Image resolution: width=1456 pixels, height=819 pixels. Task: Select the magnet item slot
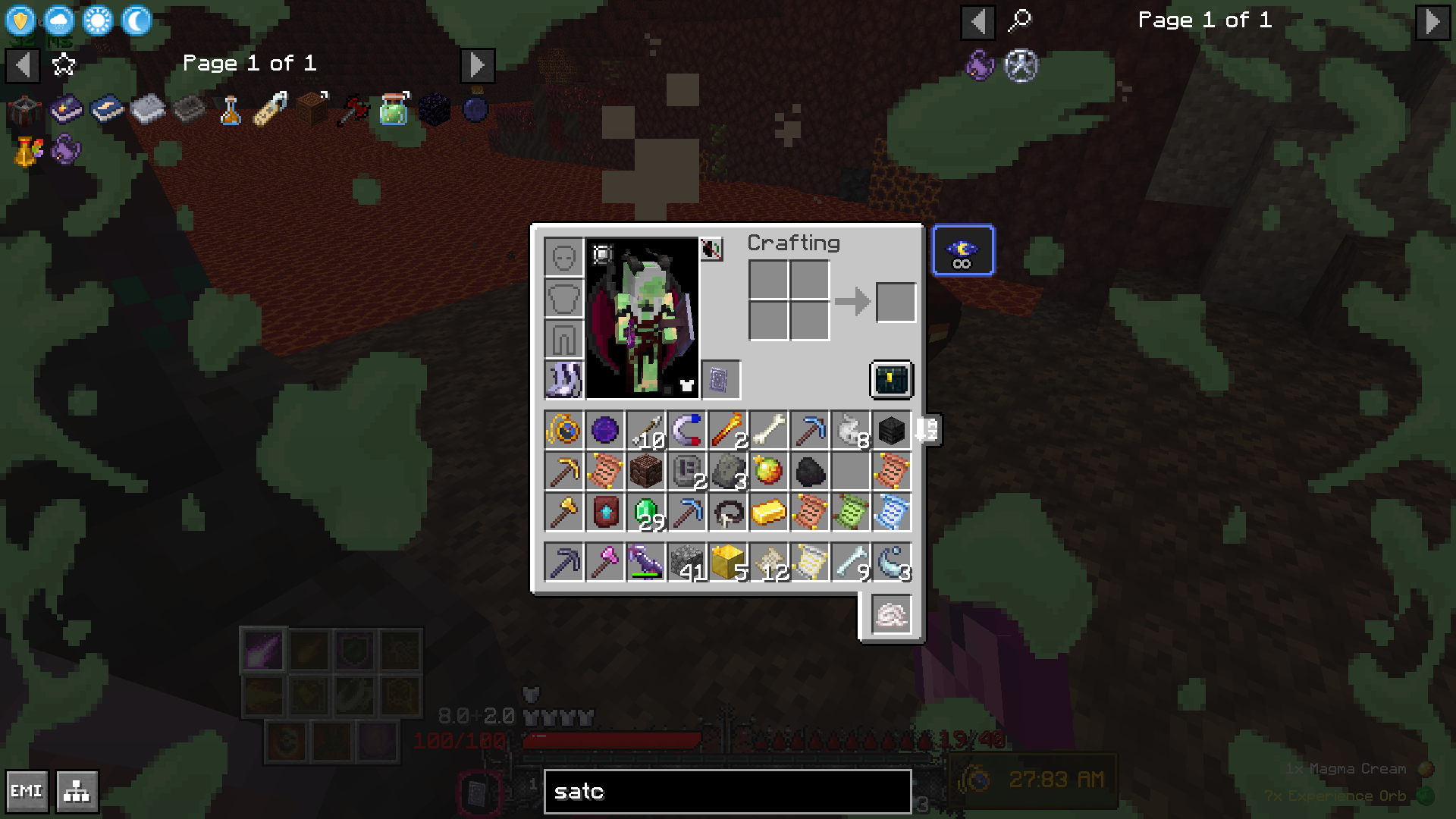pos(687,431)
